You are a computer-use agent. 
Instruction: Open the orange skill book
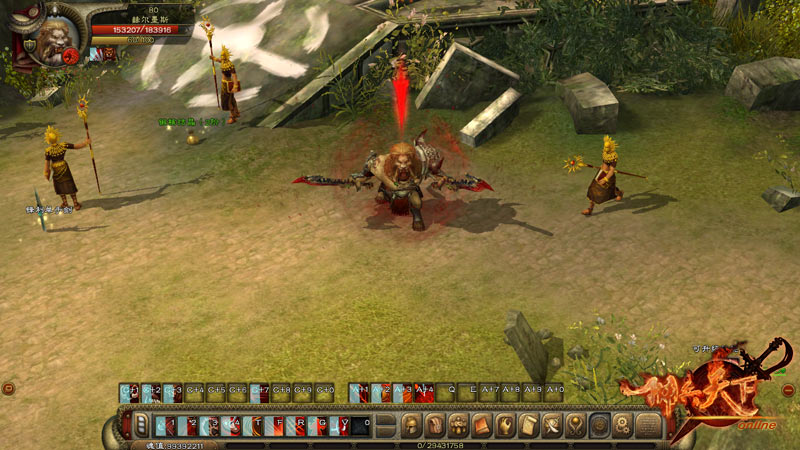[482, 426]
